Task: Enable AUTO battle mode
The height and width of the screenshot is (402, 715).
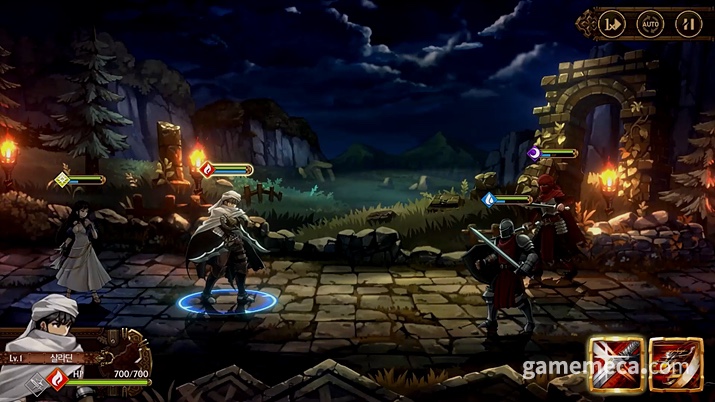Action: (650, 23)
